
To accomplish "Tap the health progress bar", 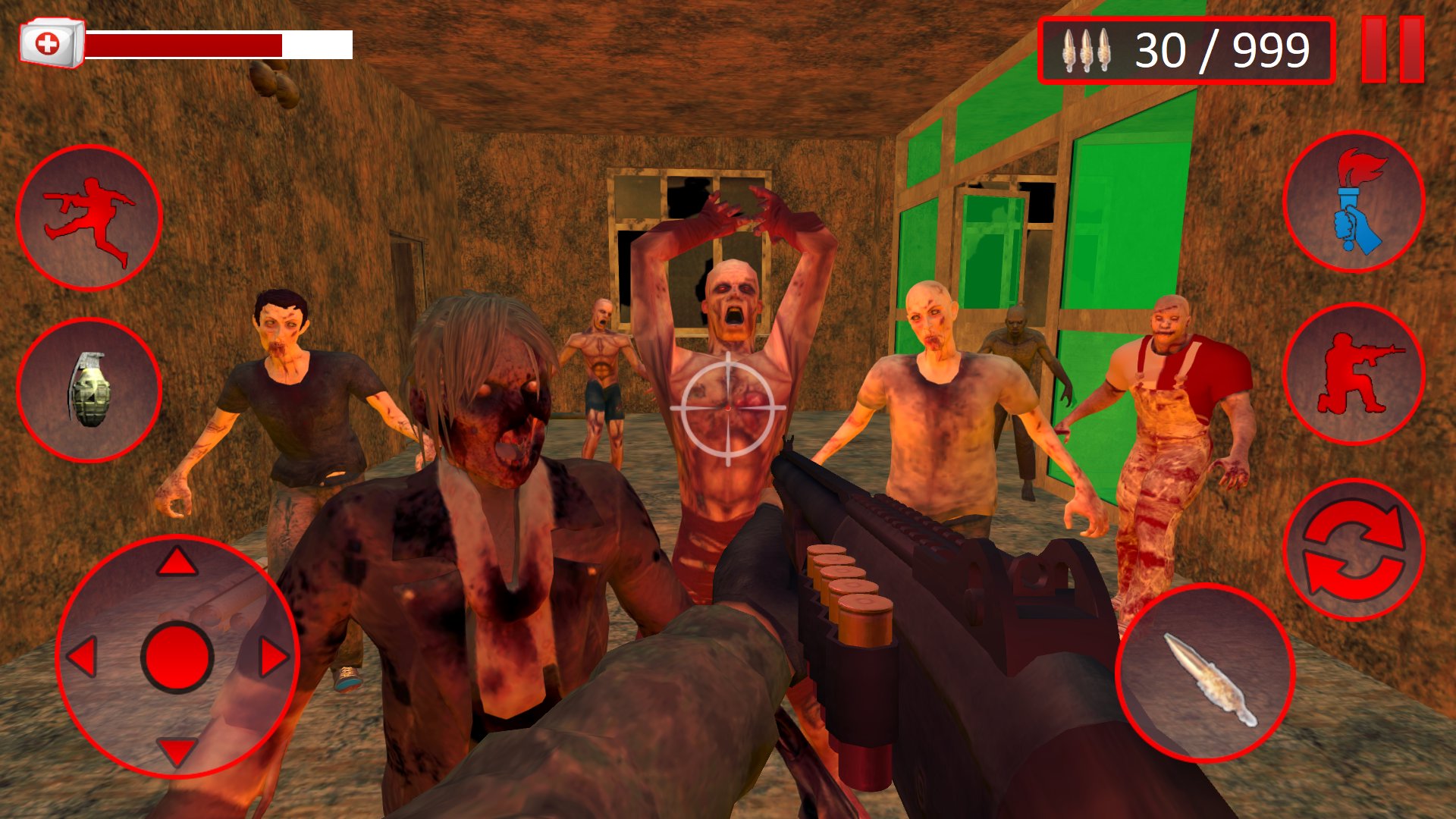I will tap(220, 43).
